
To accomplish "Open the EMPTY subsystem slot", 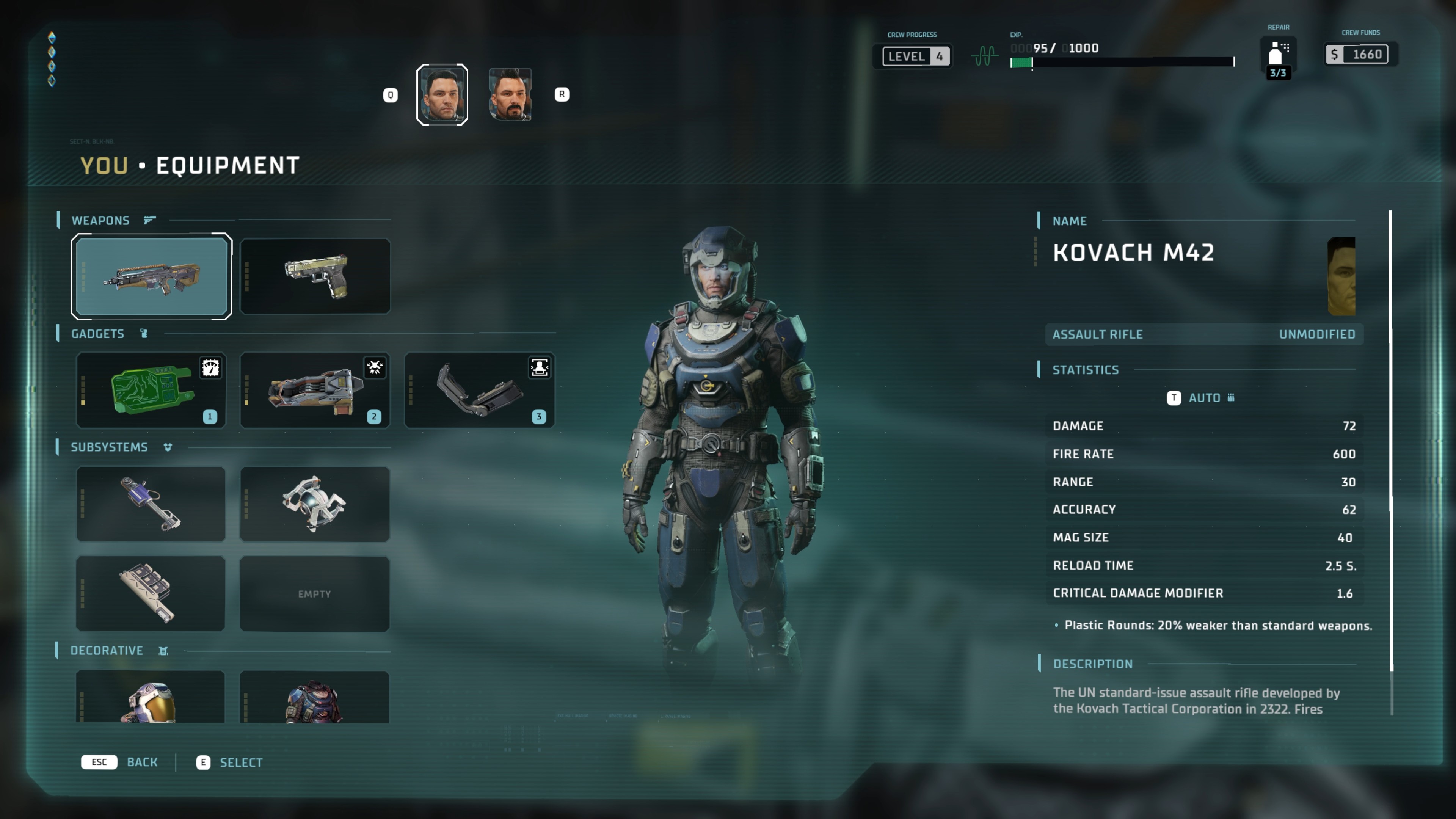I will pyautogui.click(x=315, y=593).
